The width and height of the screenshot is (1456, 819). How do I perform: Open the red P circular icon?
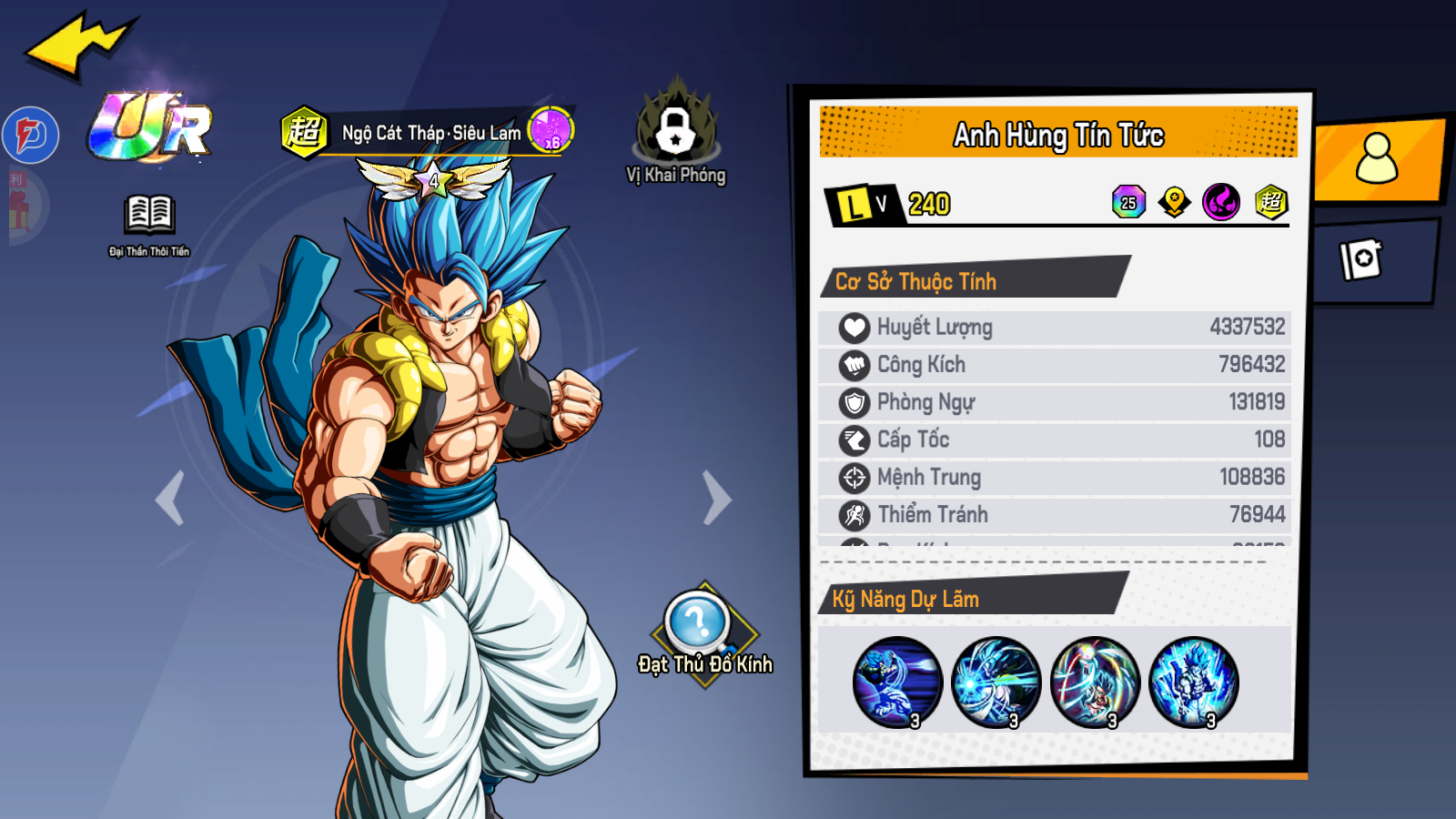click(31, 136)
